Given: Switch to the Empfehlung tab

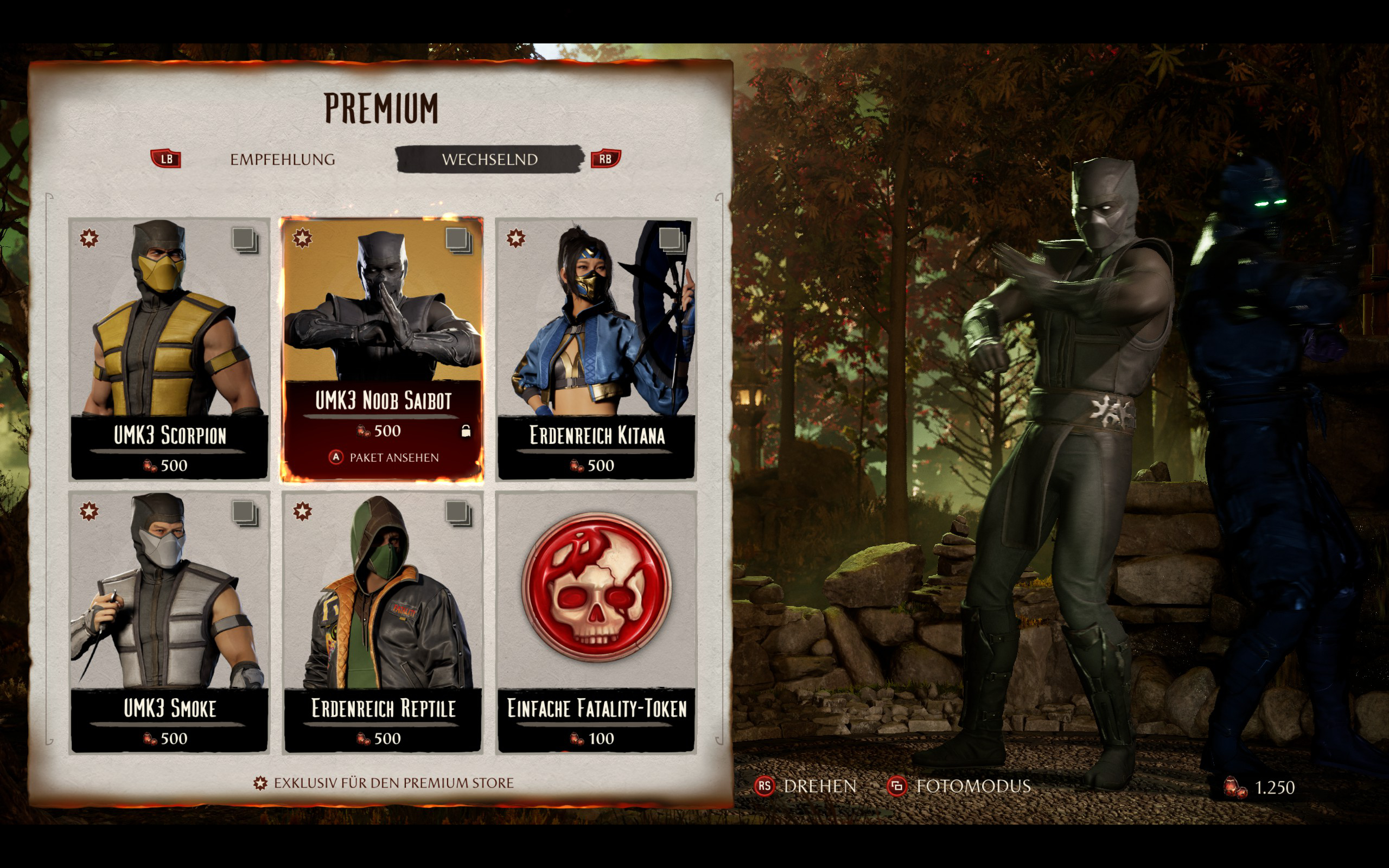Looking at the screenshot, I should point(282,159).
